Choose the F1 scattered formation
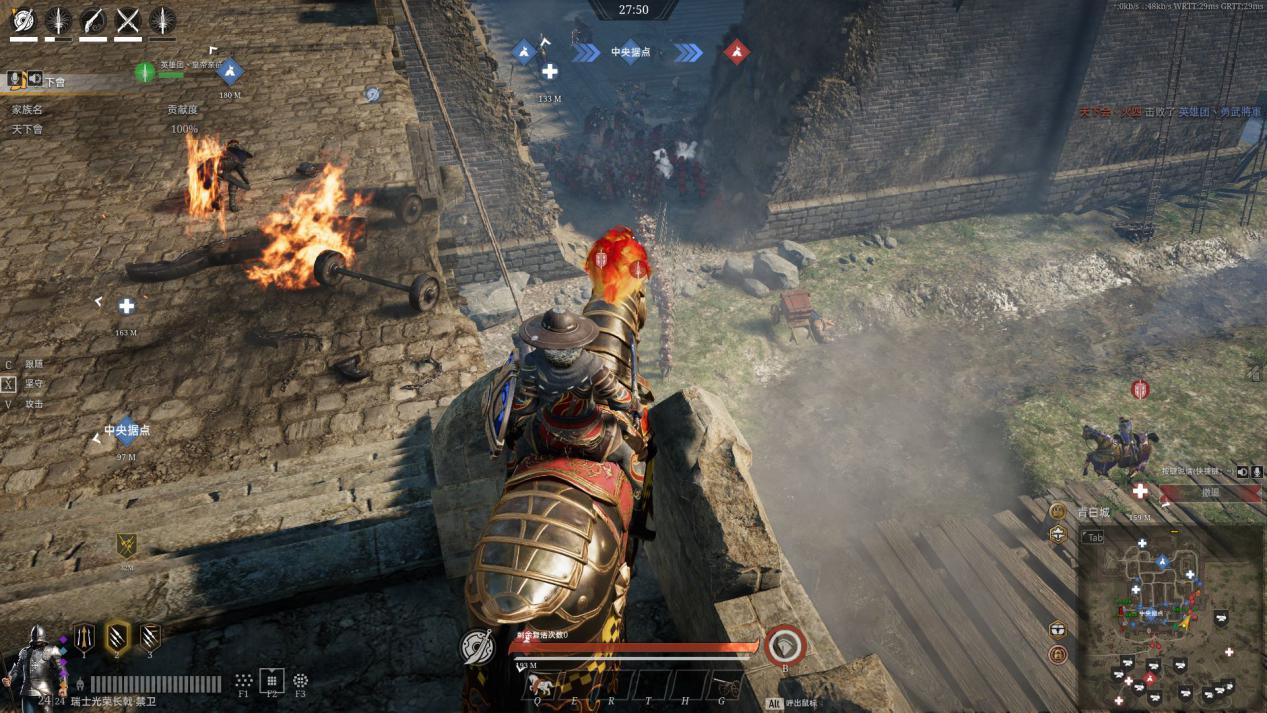 coord(243,680)
